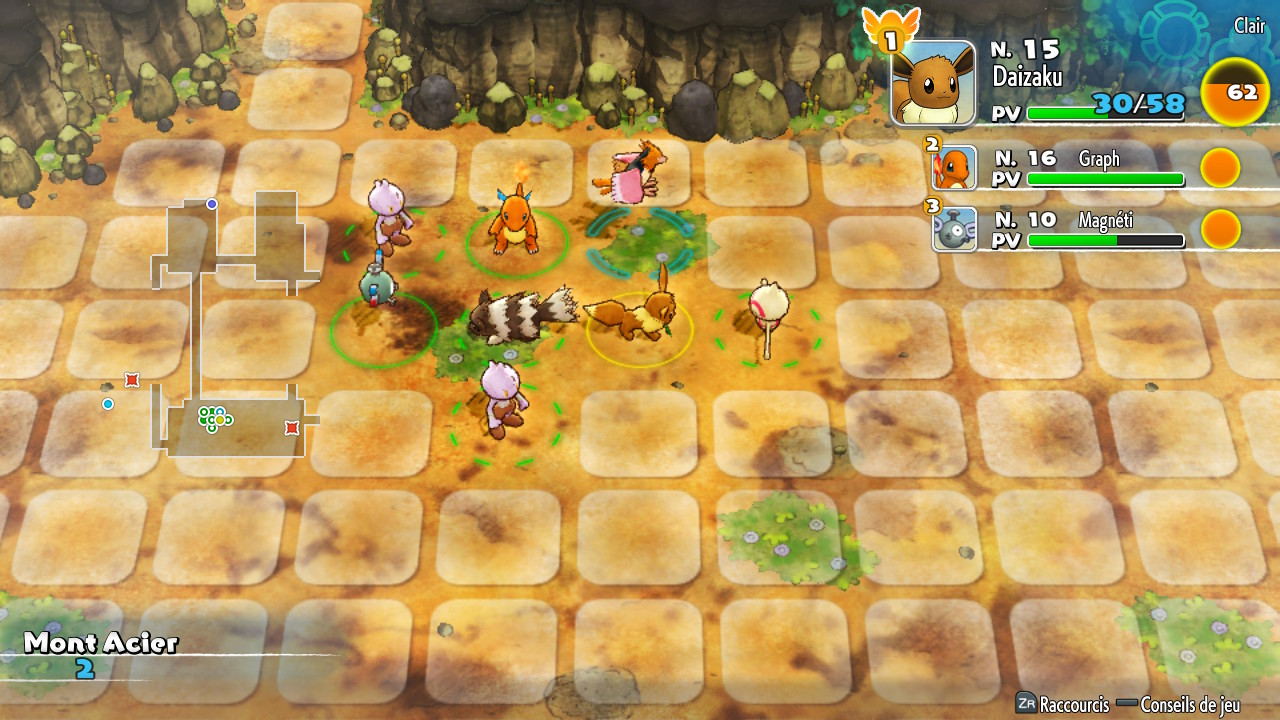
Task: Pick Magnéti's Magnemite team portrait
Action: pyautogui.click(x=954, y=229)
